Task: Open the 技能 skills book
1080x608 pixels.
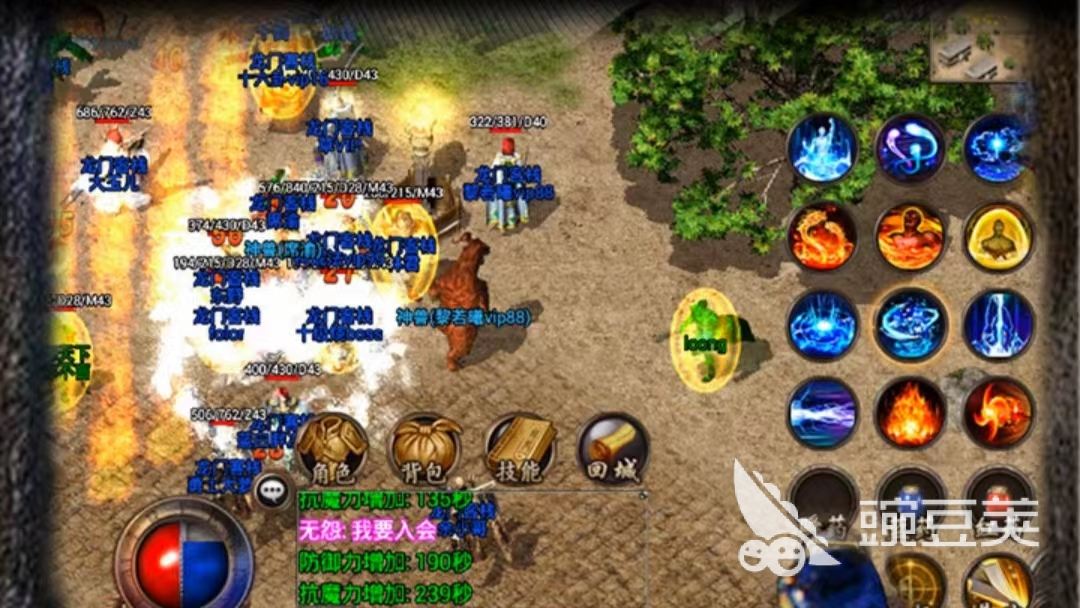Action: click(x=520, y=450)
